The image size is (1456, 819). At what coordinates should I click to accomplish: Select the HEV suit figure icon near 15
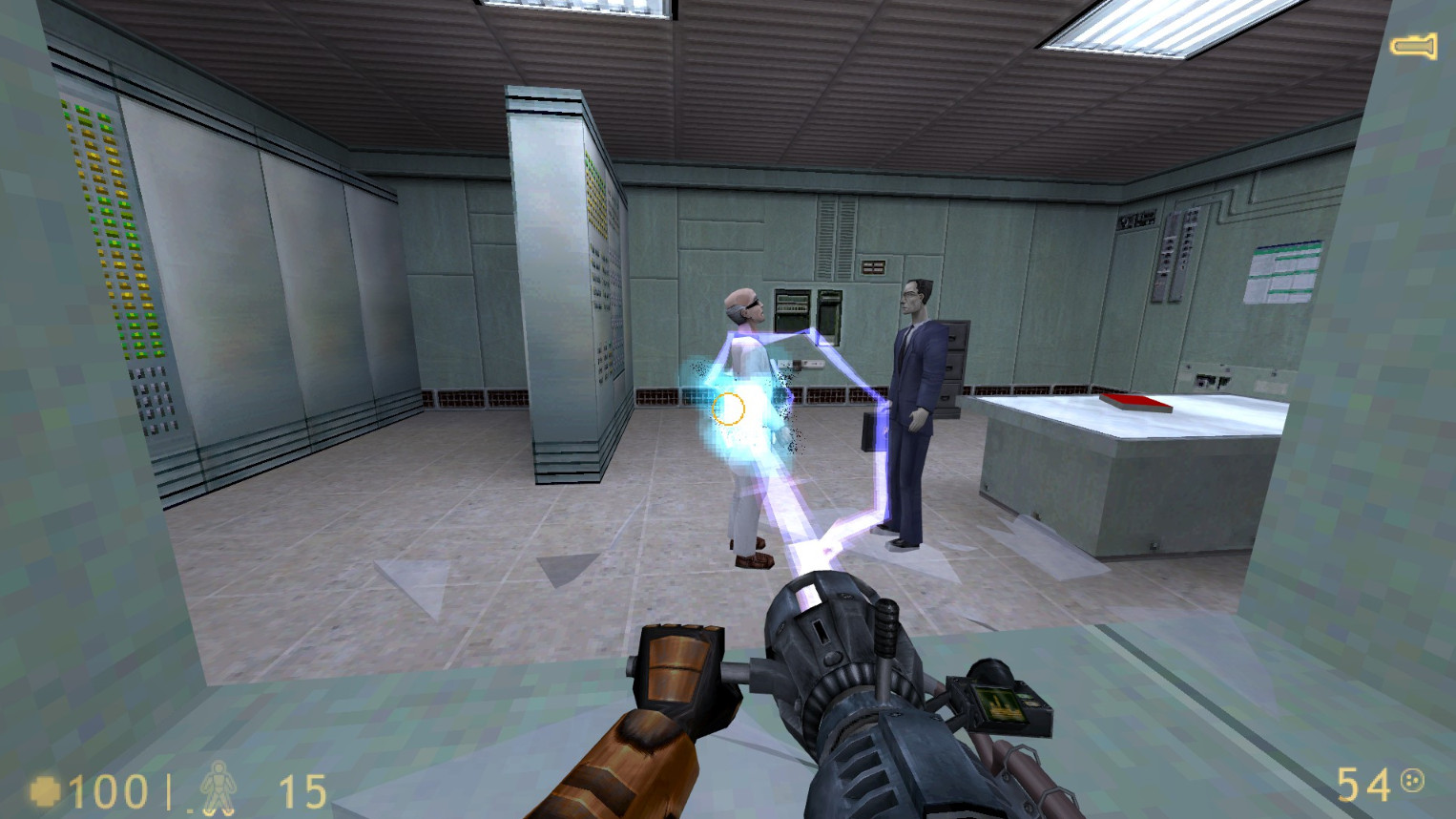click(x=219, y=789)
